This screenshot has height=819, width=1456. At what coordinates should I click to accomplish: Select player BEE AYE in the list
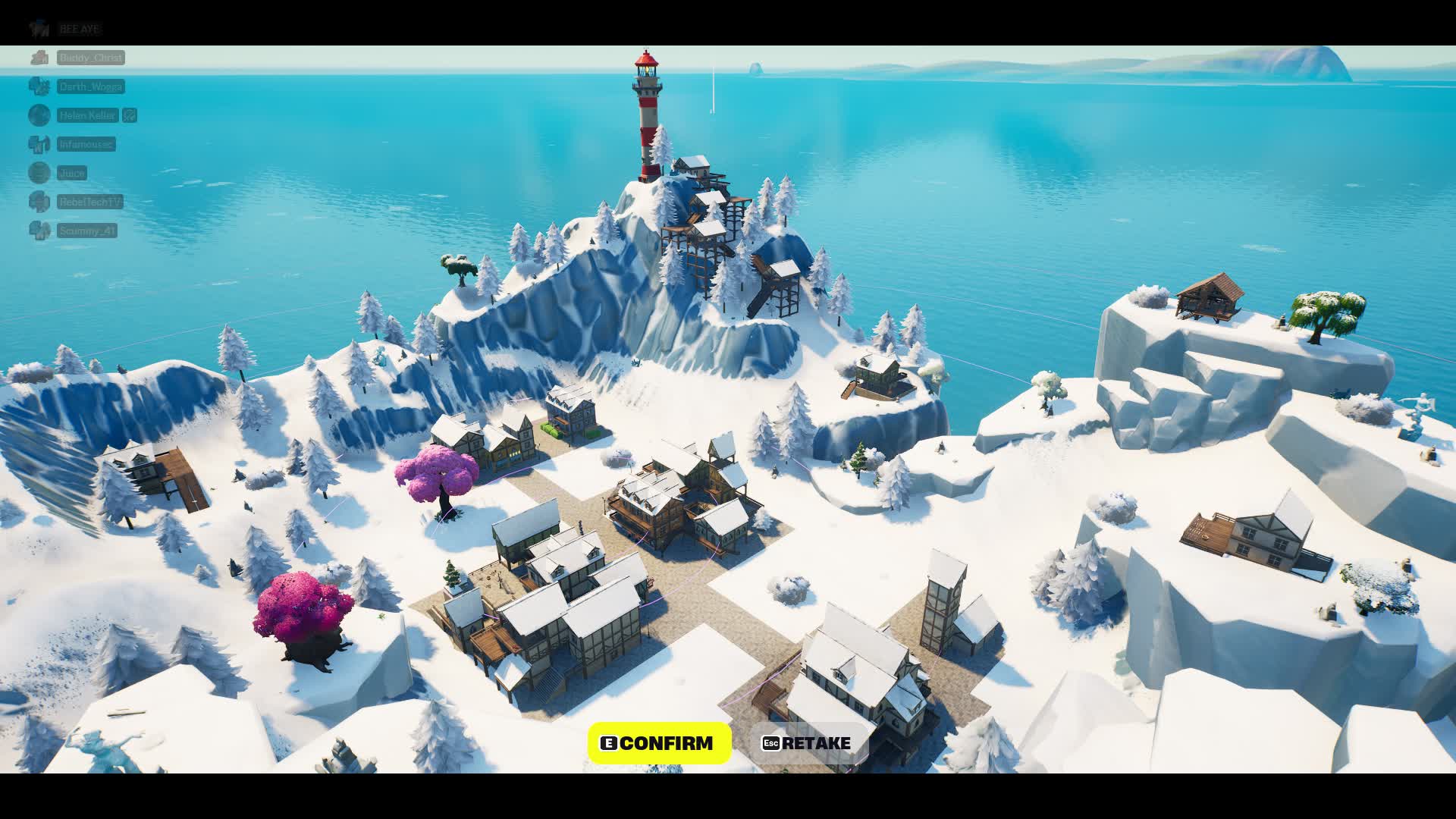coord(79,29)
